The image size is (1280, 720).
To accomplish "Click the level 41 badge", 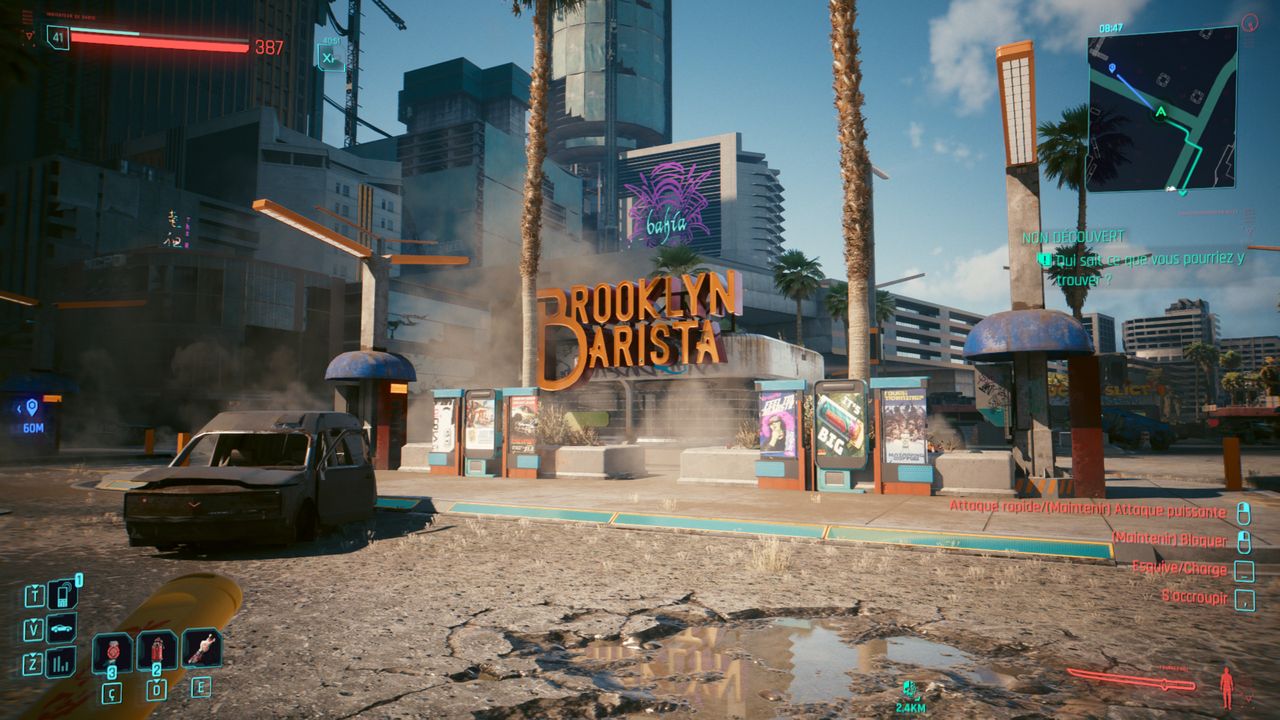I will click(x=57, y=38).
